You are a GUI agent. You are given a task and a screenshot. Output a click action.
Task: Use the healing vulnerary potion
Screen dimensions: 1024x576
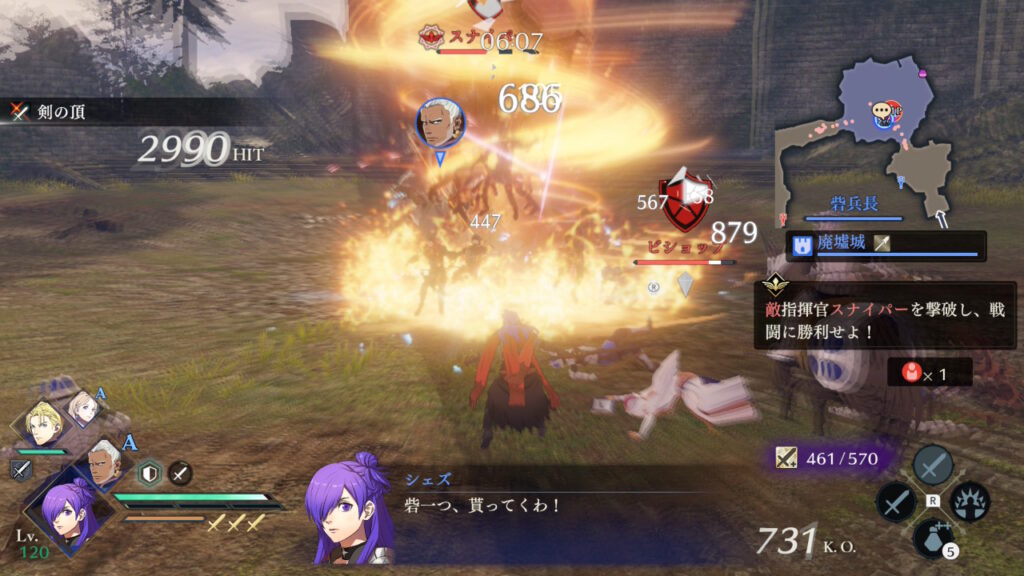click(x=932, y=538)
